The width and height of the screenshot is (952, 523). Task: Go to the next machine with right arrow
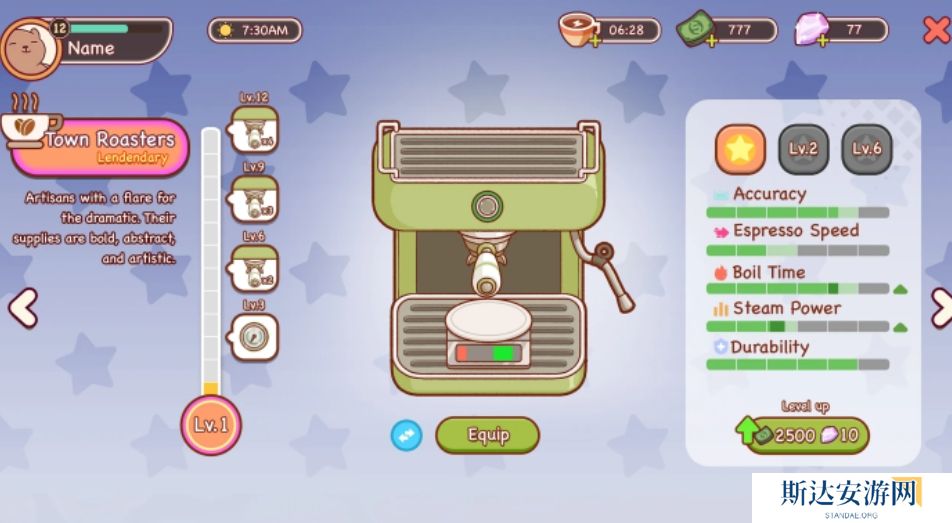(x=939, y=308)
